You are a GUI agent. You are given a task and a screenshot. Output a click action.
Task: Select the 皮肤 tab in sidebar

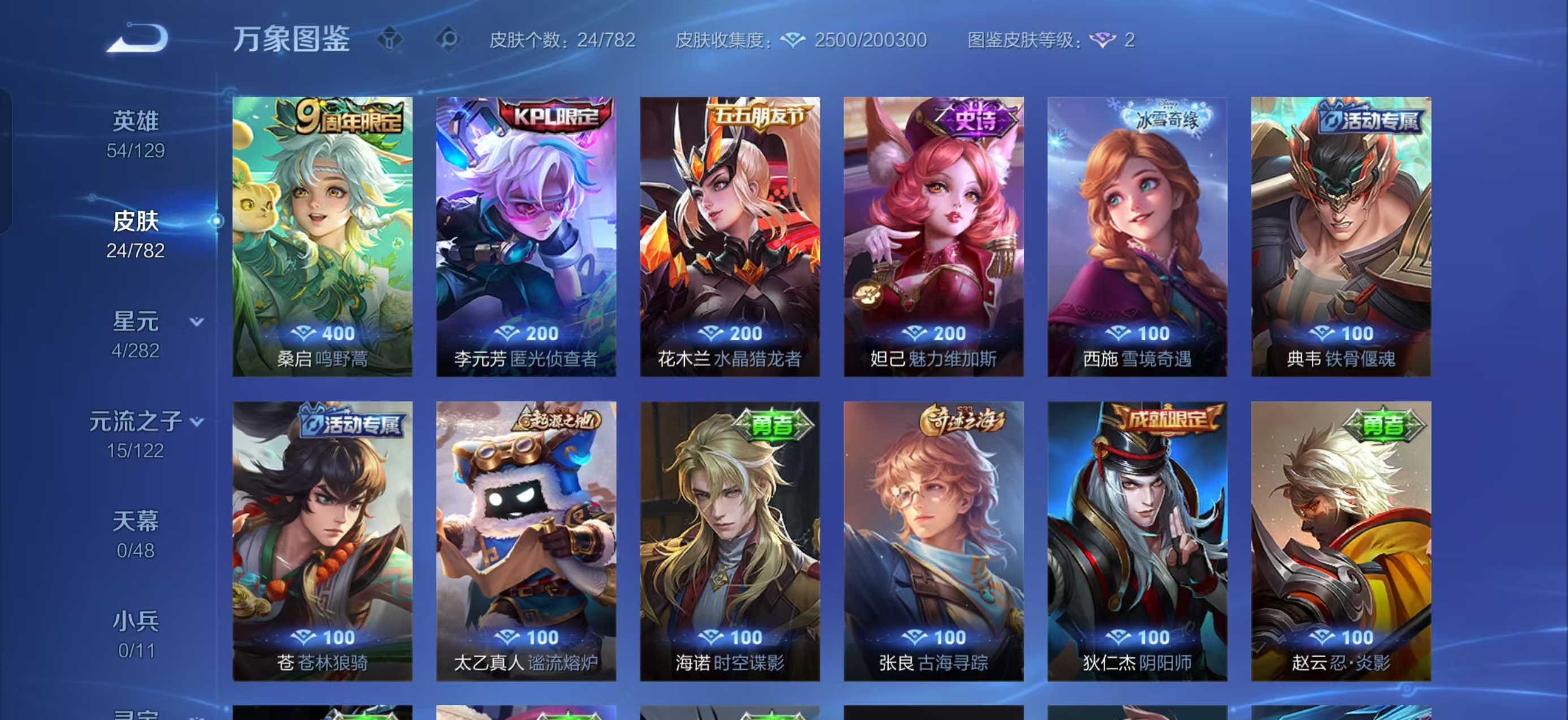coord(135,222)
